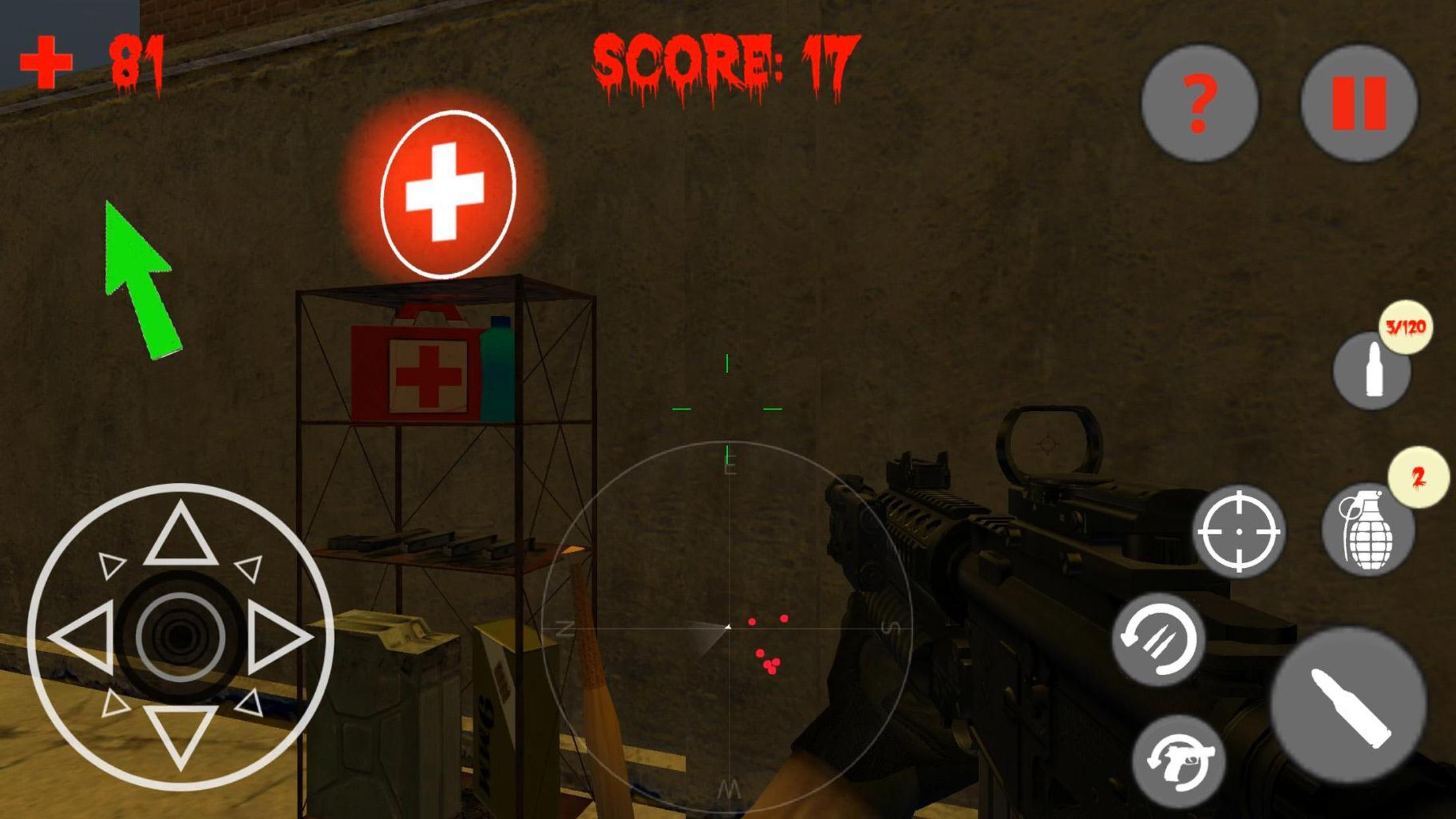Pause the game

(1358, 104)
